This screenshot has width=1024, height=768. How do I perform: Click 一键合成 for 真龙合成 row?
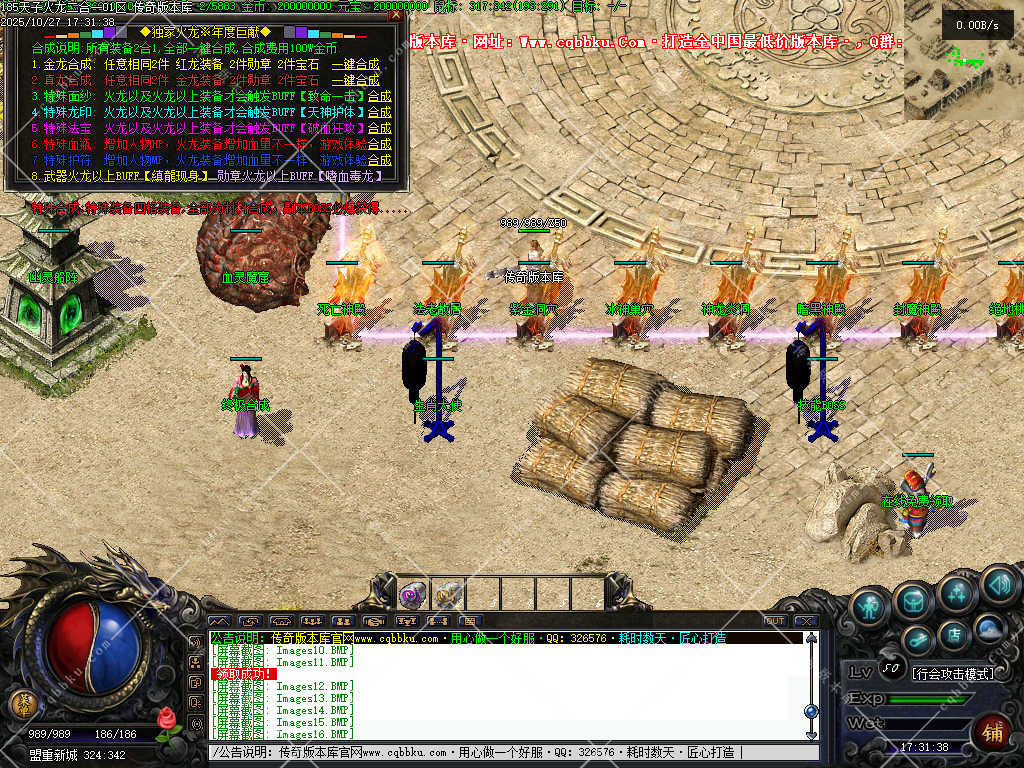tap(355, 80)
